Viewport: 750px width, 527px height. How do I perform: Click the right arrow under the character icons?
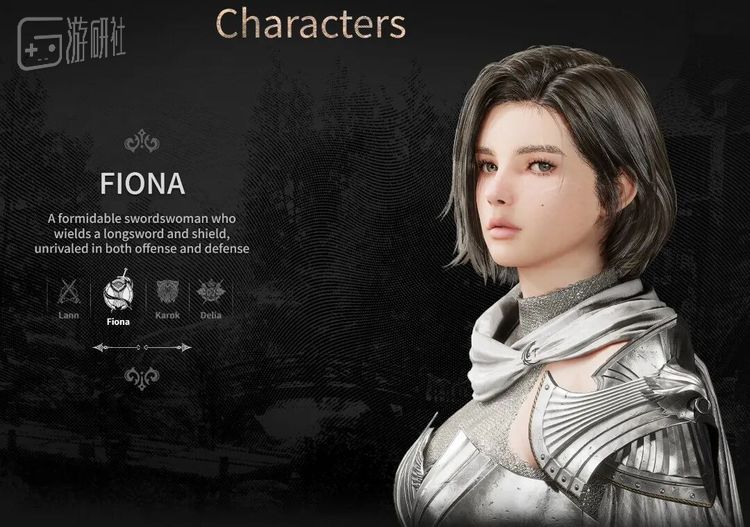(x=184, y=347)
